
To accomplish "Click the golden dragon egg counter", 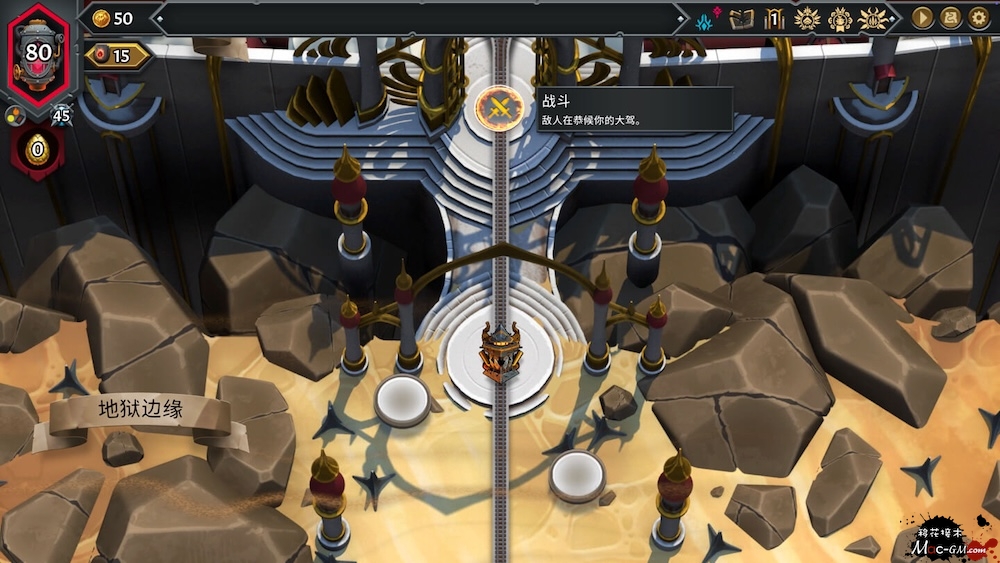I will click(x=37, y=151).
